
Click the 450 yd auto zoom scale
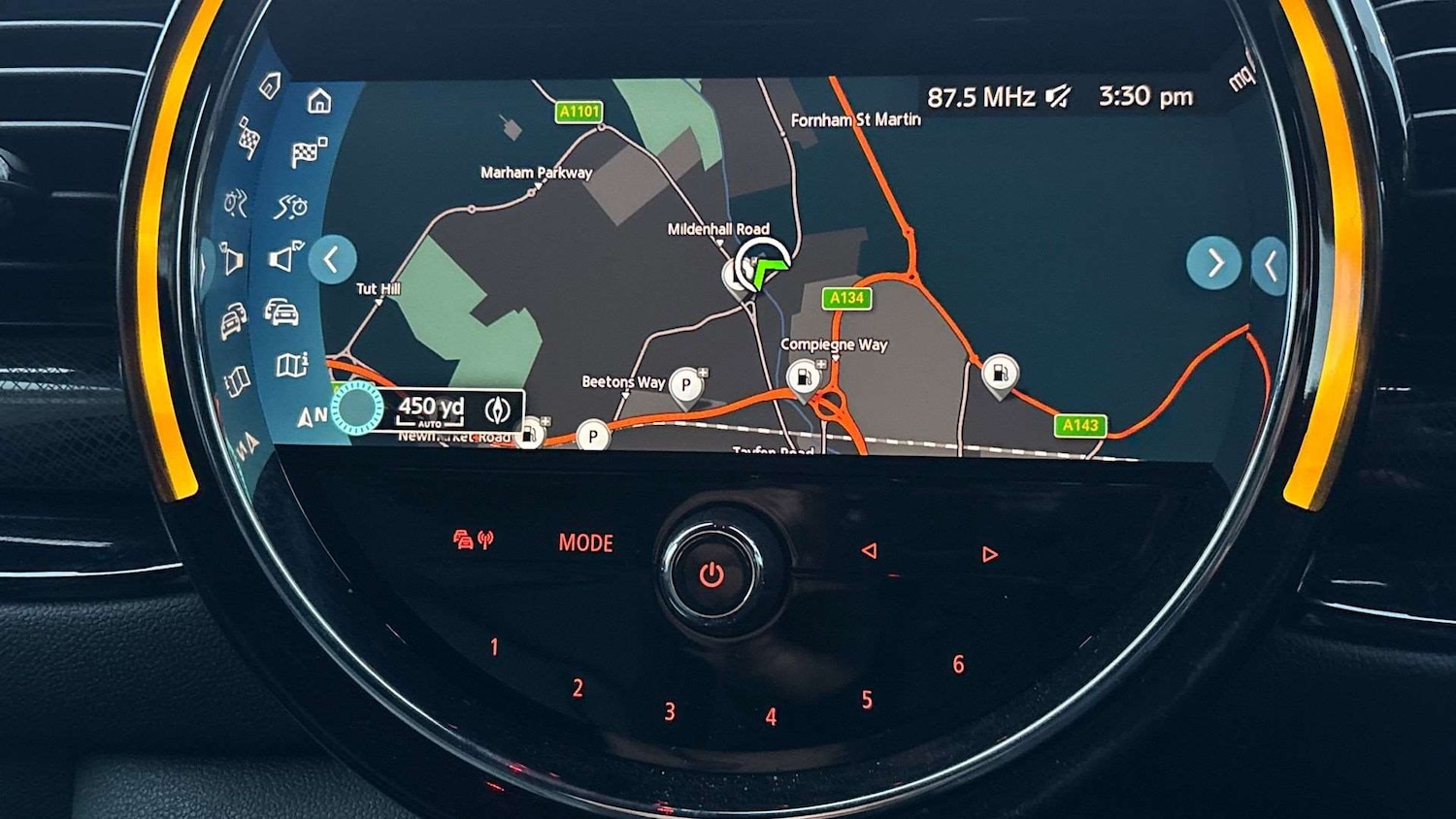tap(431, 410)
